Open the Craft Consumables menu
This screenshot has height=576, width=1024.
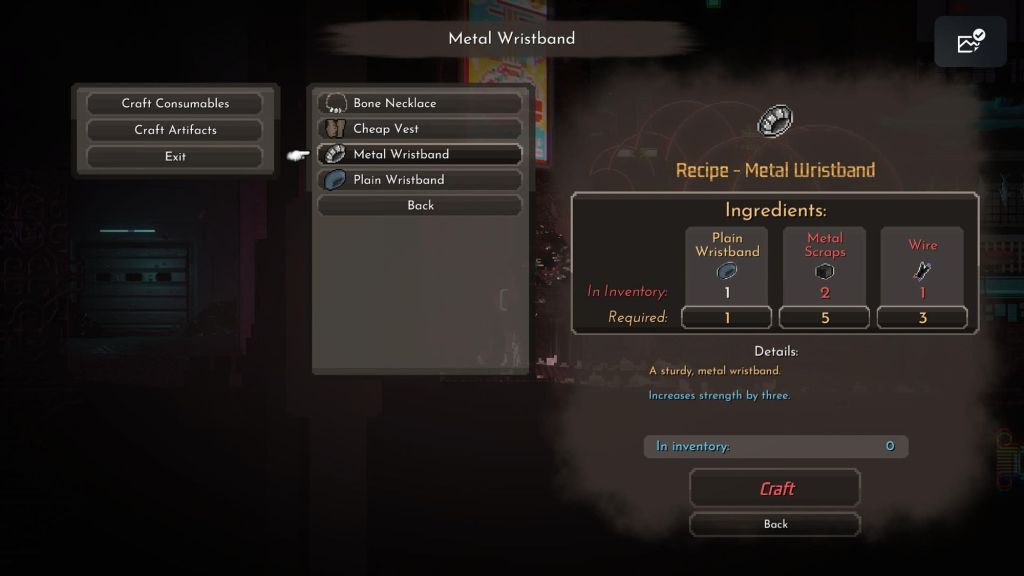tap(175, 103)
